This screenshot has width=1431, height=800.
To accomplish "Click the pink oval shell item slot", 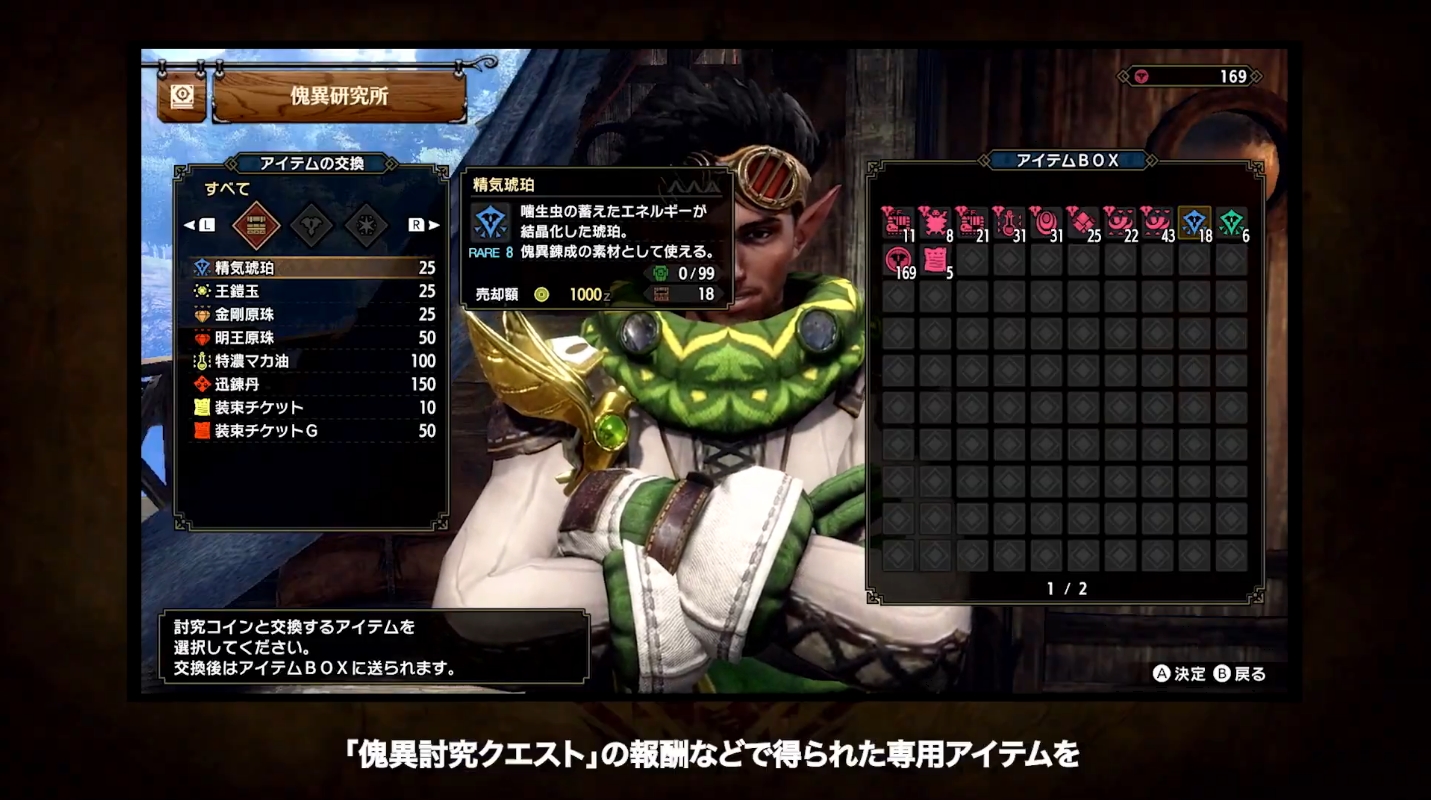I will (1046, 222).
